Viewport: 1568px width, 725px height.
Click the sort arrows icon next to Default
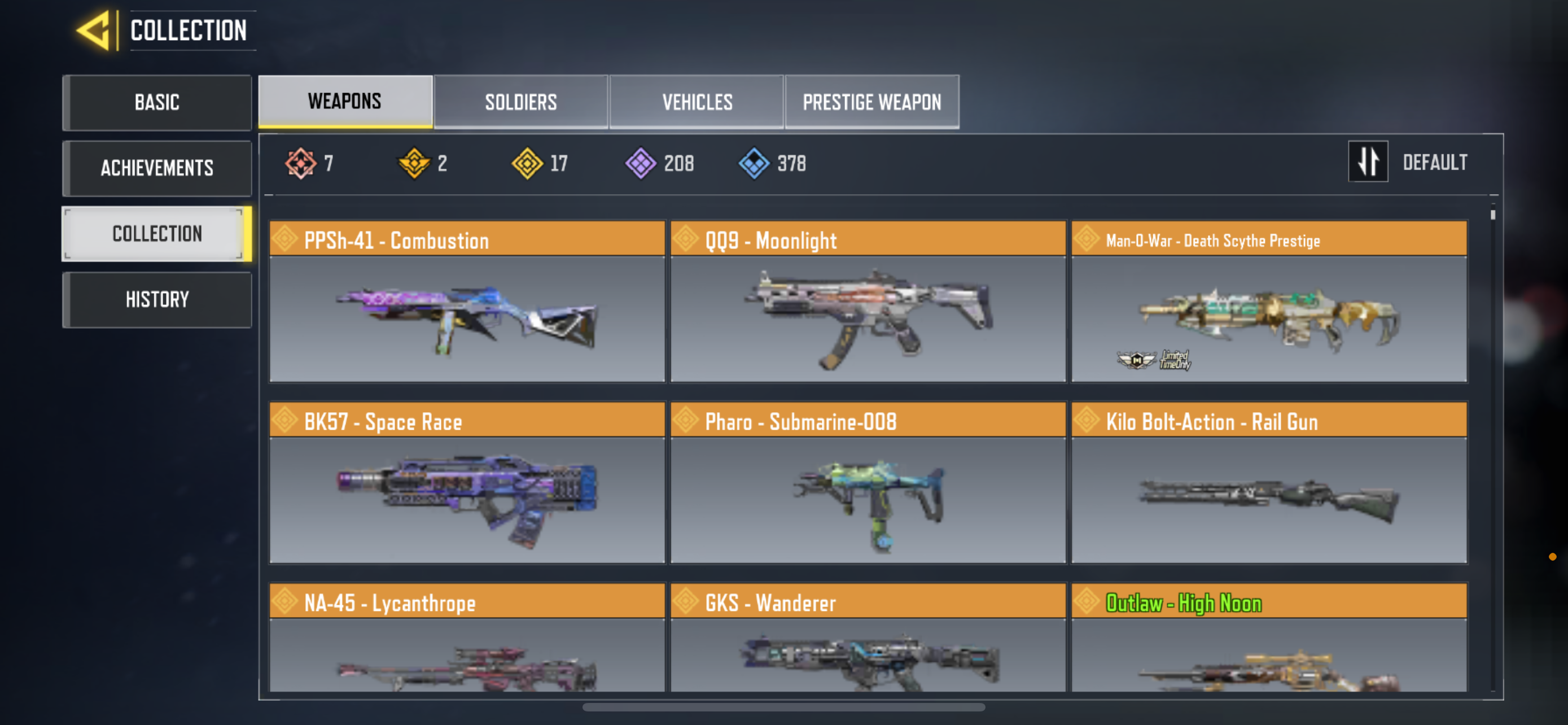(x=1368, y=162)
